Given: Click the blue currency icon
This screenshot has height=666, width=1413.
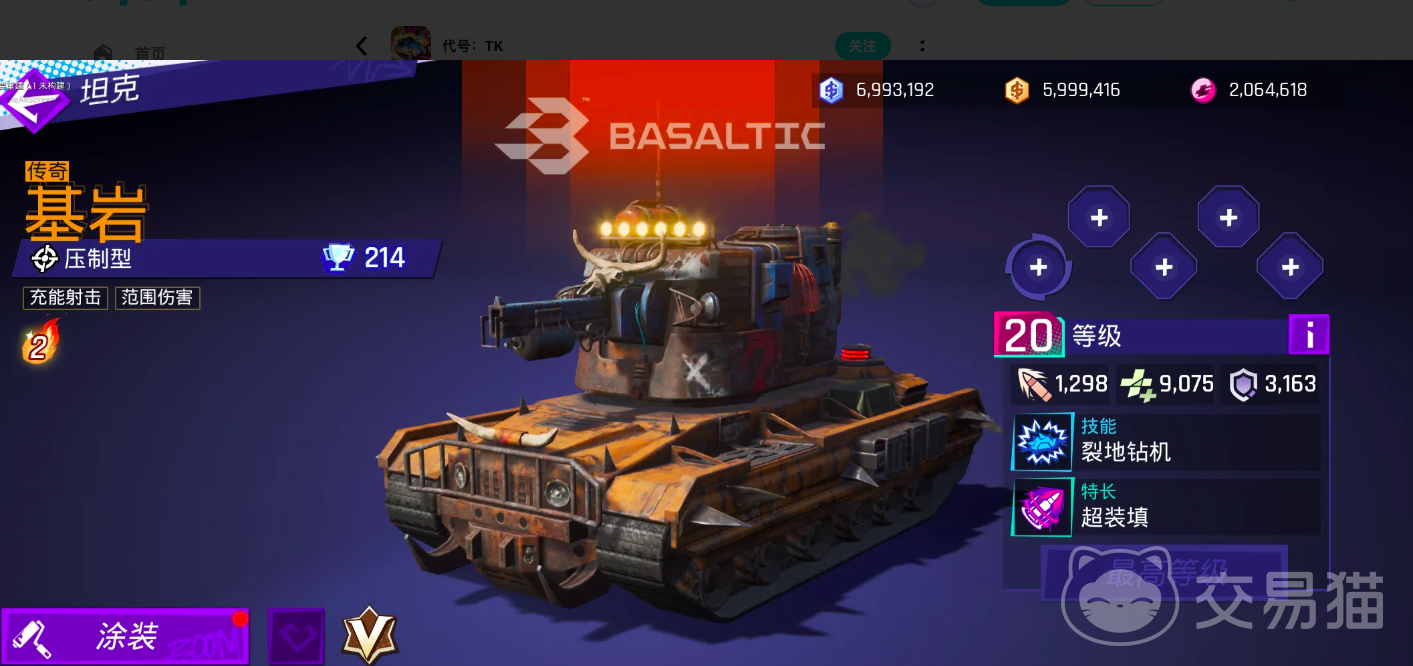Looking at the screenshot, I should [831, 90].
